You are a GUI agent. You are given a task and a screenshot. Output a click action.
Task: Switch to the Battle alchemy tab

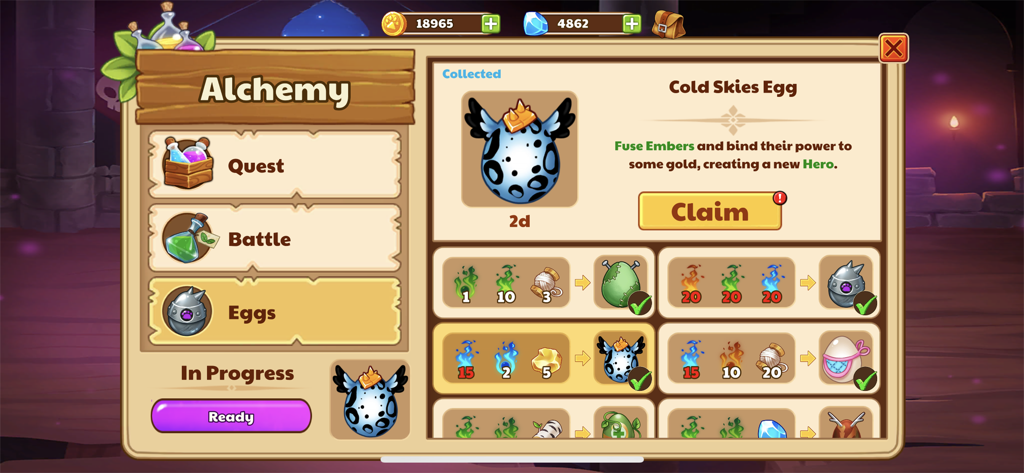click(274, 239)
